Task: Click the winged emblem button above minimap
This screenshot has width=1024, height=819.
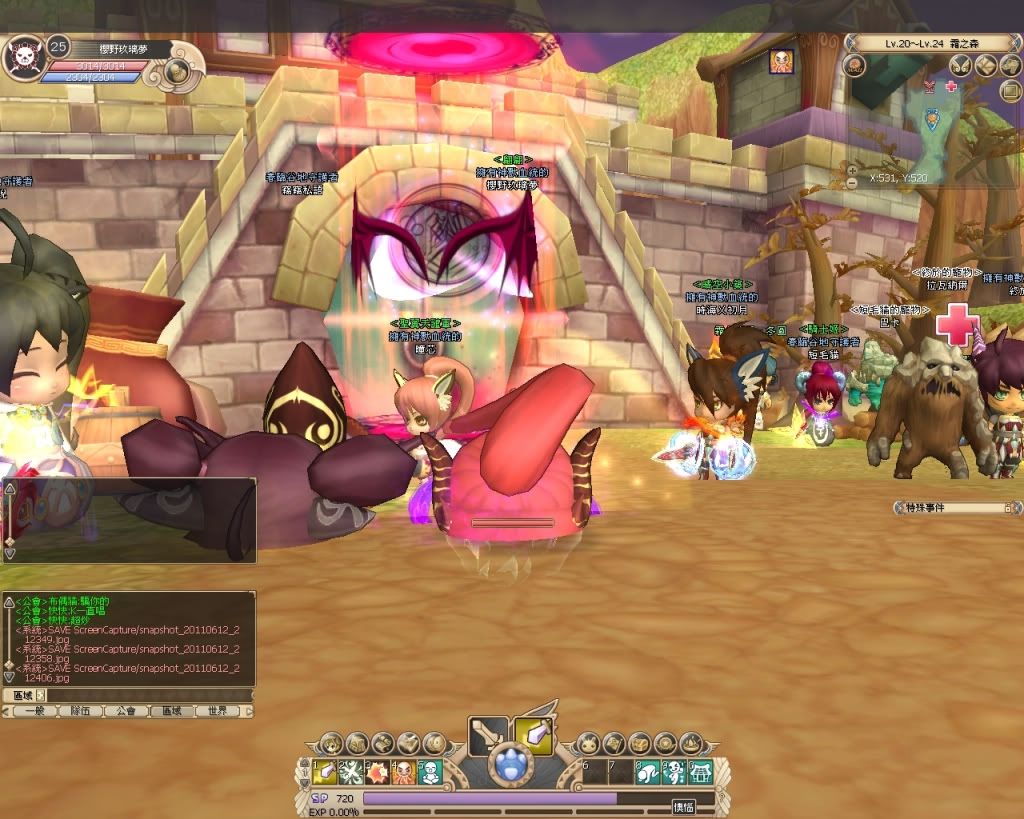Action: (x=961, y=66)
